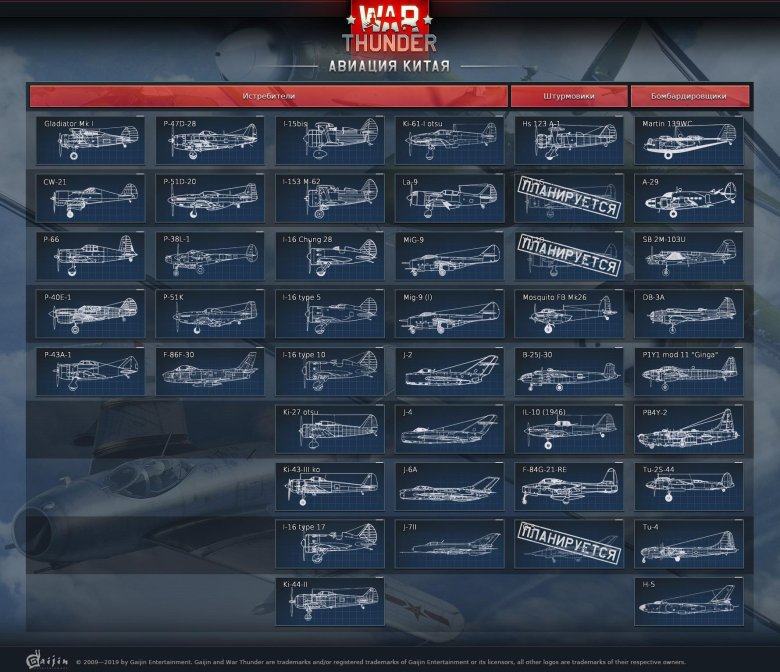Pick the H-5 bomber tile
This screenshot has height=672, width=780.
coord(689,601)
